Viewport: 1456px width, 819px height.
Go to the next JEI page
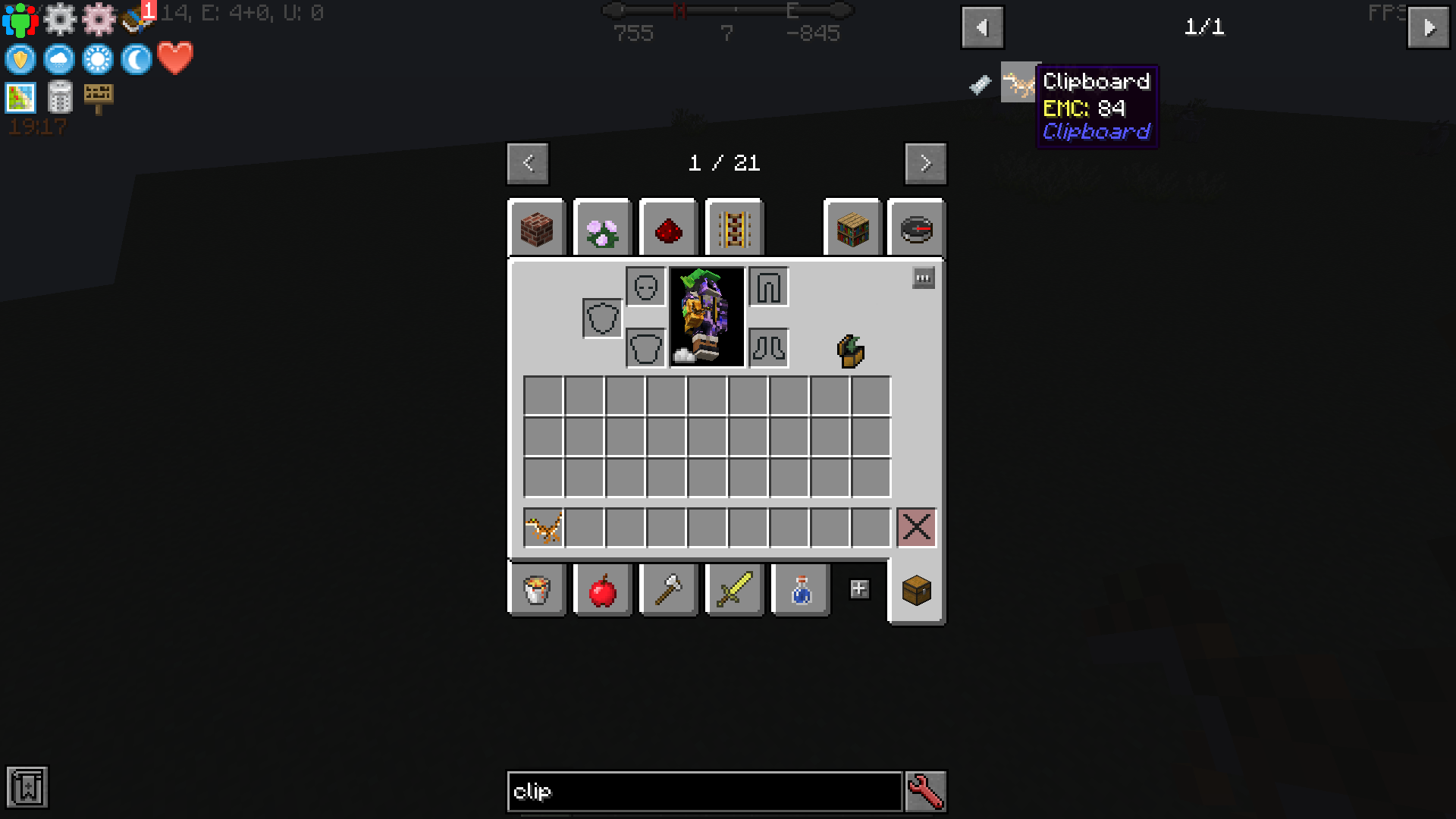pyautogui.click(x=1430, y=29)
